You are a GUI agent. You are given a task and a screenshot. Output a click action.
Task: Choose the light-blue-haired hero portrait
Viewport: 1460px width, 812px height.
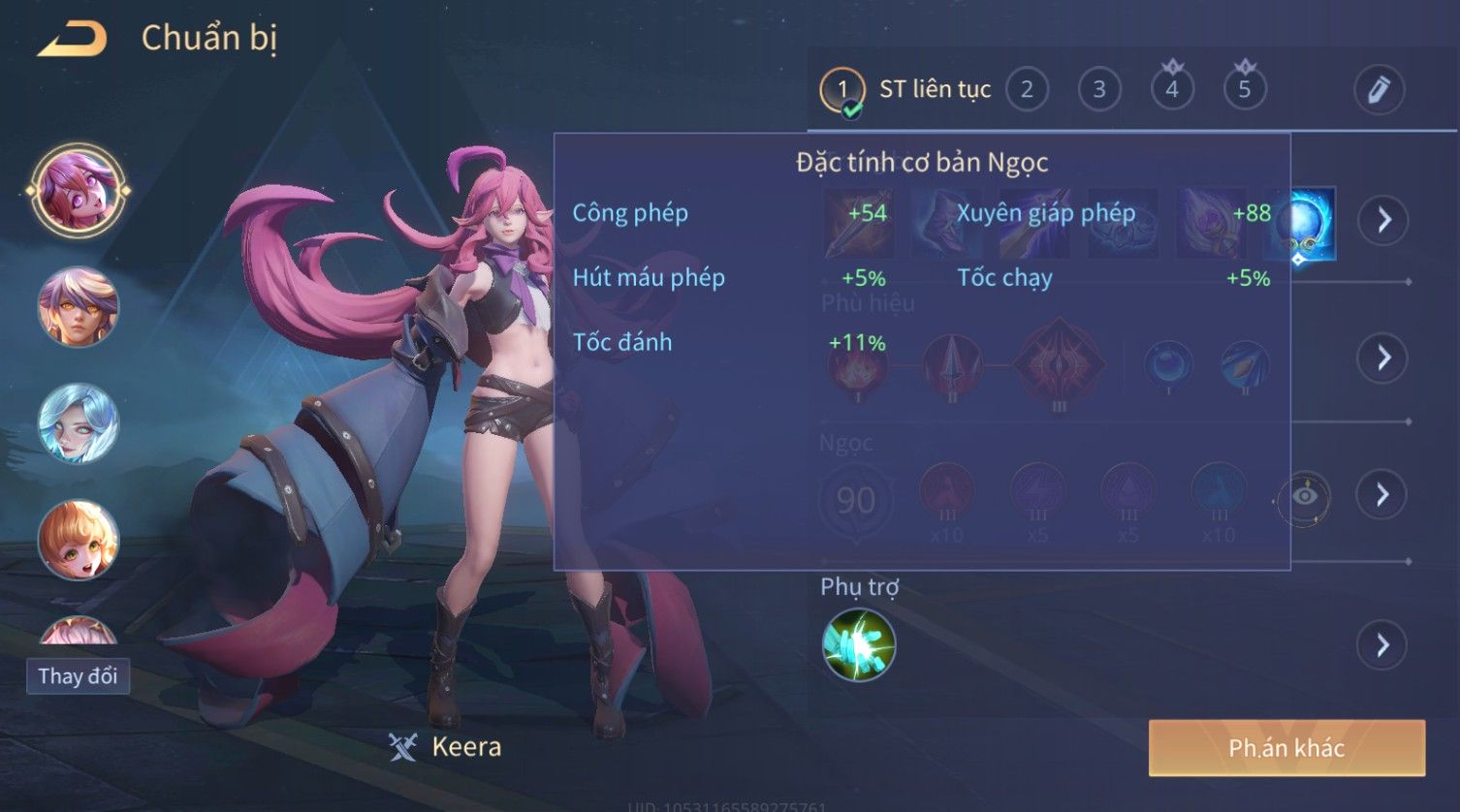click(78, 423)
